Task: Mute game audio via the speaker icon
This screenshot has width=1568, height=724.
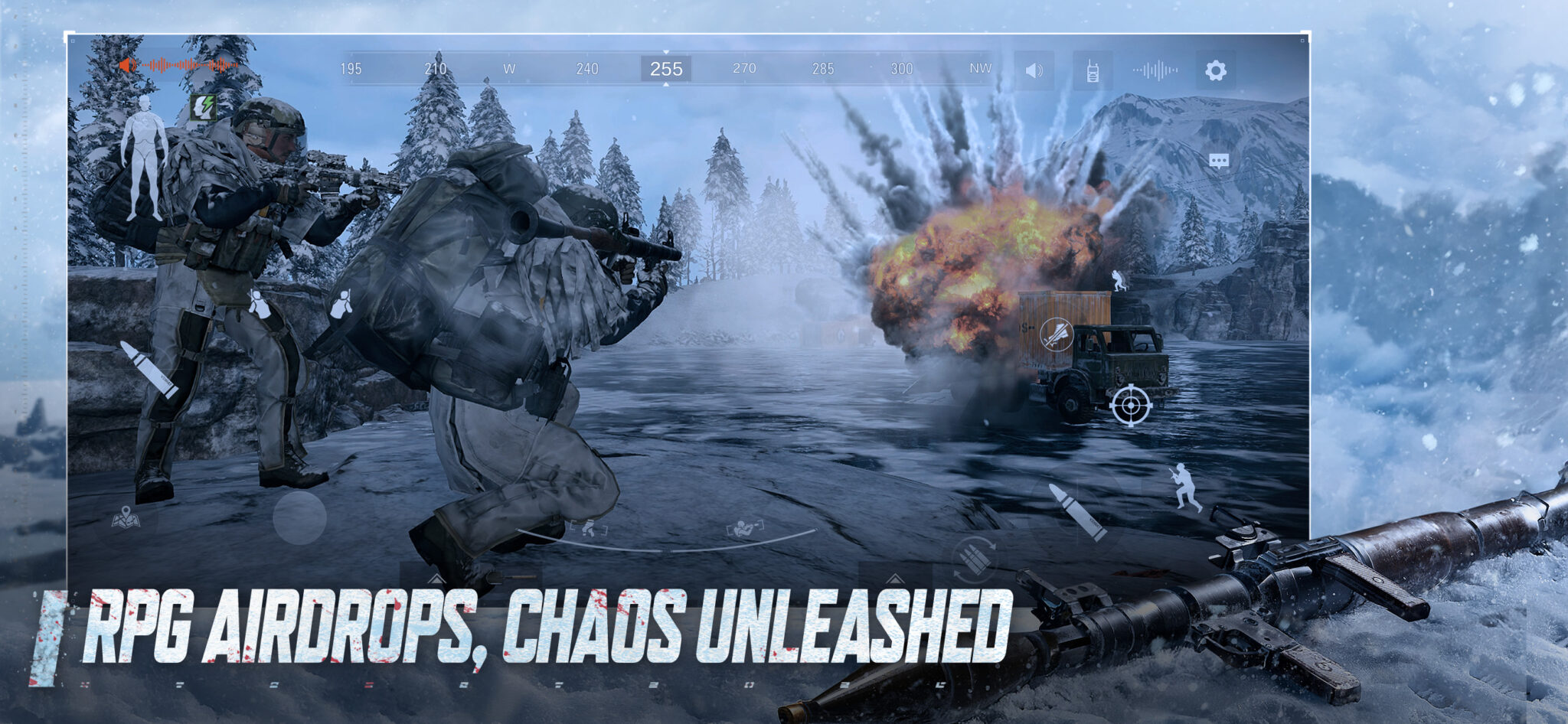Action: [1032, 69]
